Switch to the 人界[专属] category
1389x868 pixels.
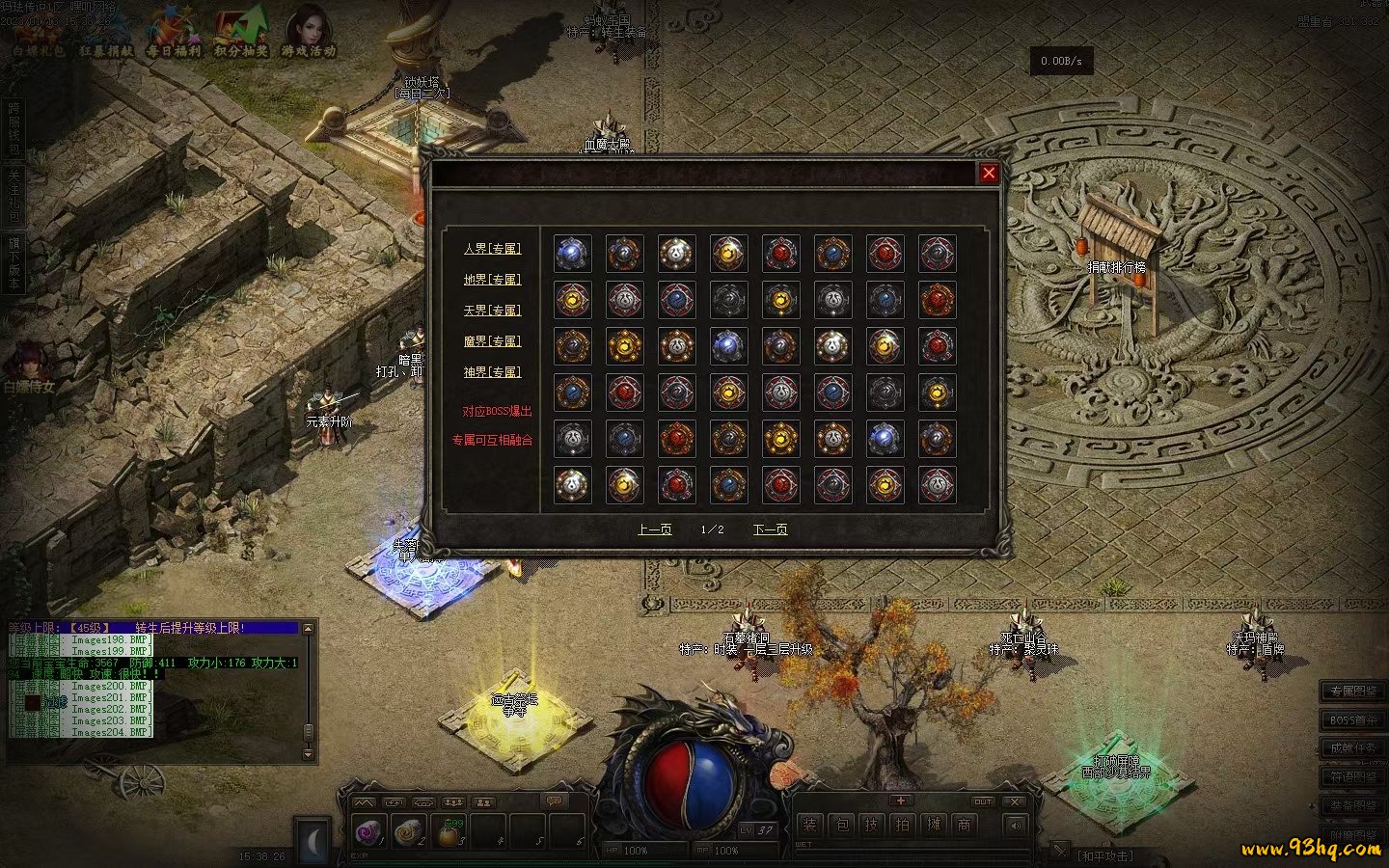[x=492, y=249]
